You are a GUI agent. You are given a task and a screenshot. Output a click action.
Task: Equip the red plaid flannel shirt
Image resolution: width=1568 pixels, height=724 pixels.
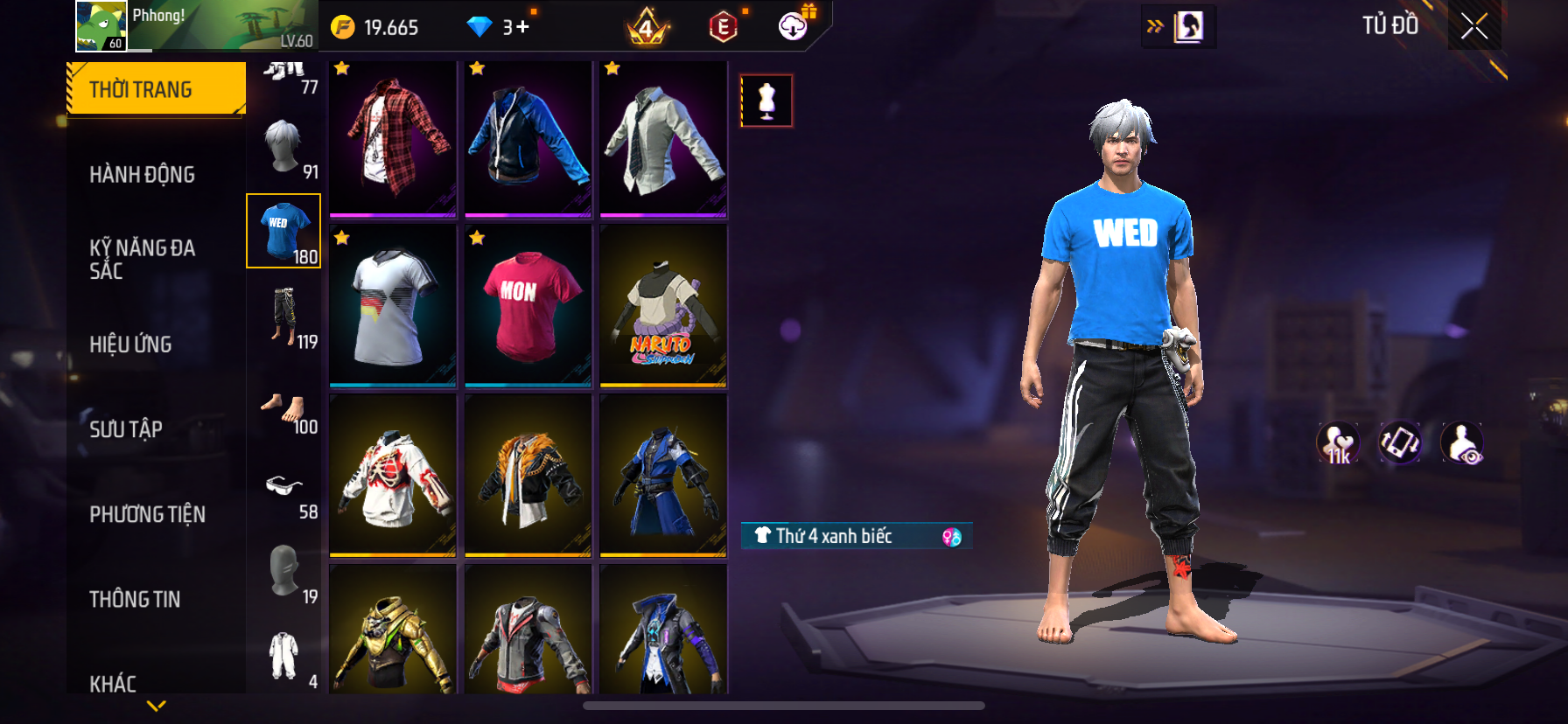coord(393,138)
